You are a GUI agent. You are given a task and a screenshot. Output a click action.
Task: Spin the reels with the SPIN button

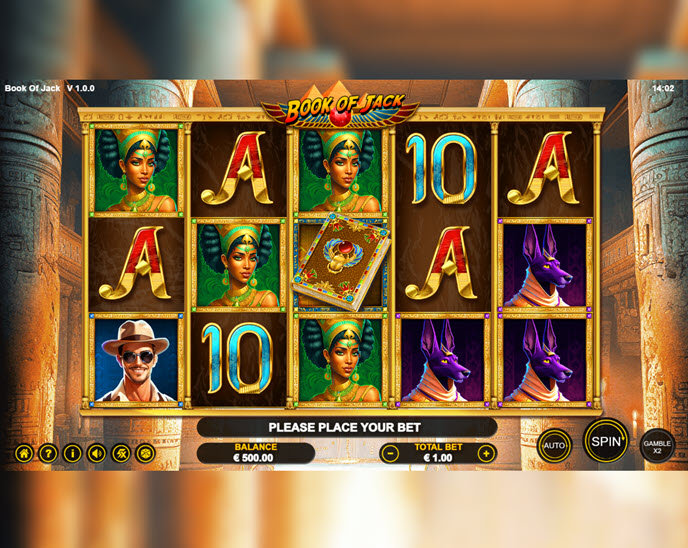coord(605,441)
